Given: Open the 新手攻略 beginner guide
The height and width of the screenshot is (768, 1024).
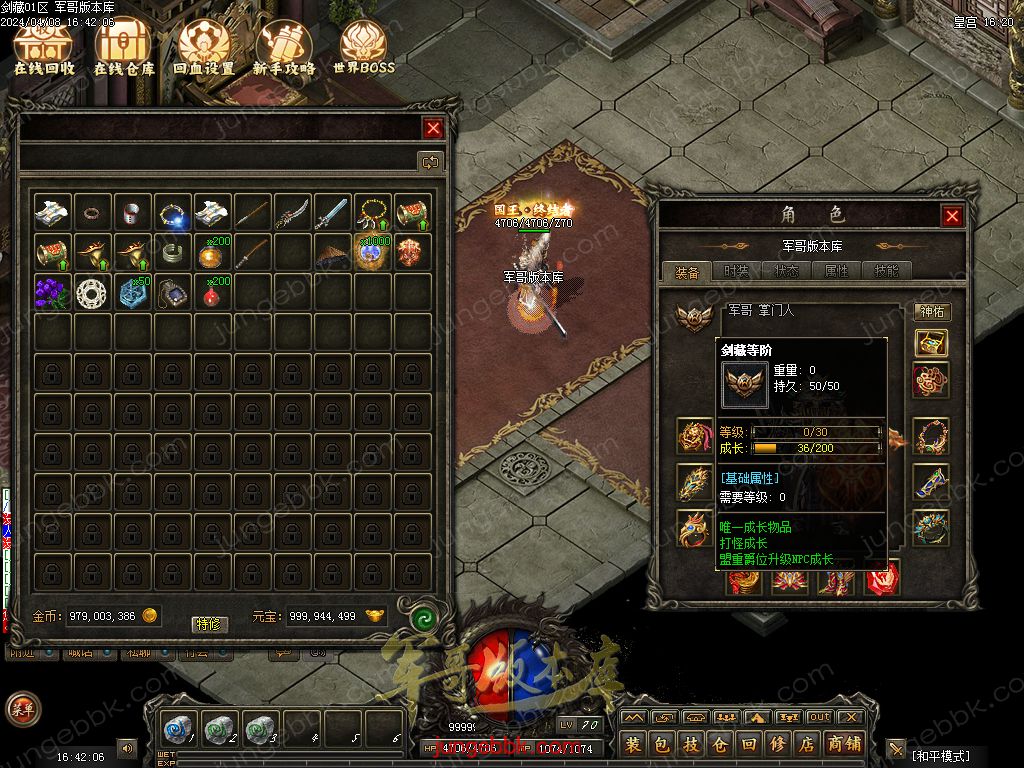Looking at the screenshot, I should point(284,48).
